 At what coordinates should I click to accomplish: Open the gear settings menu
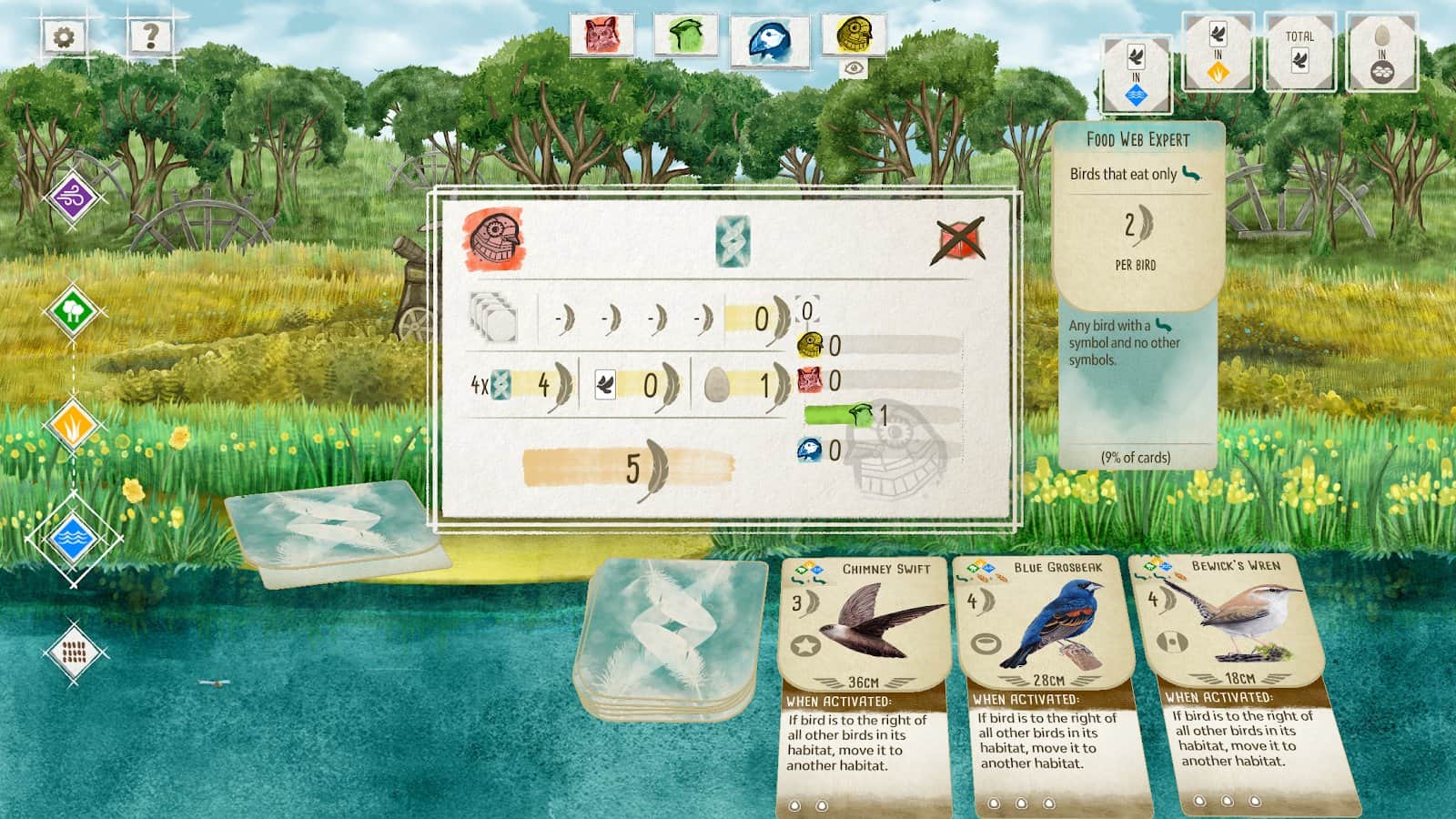[65, 37]
